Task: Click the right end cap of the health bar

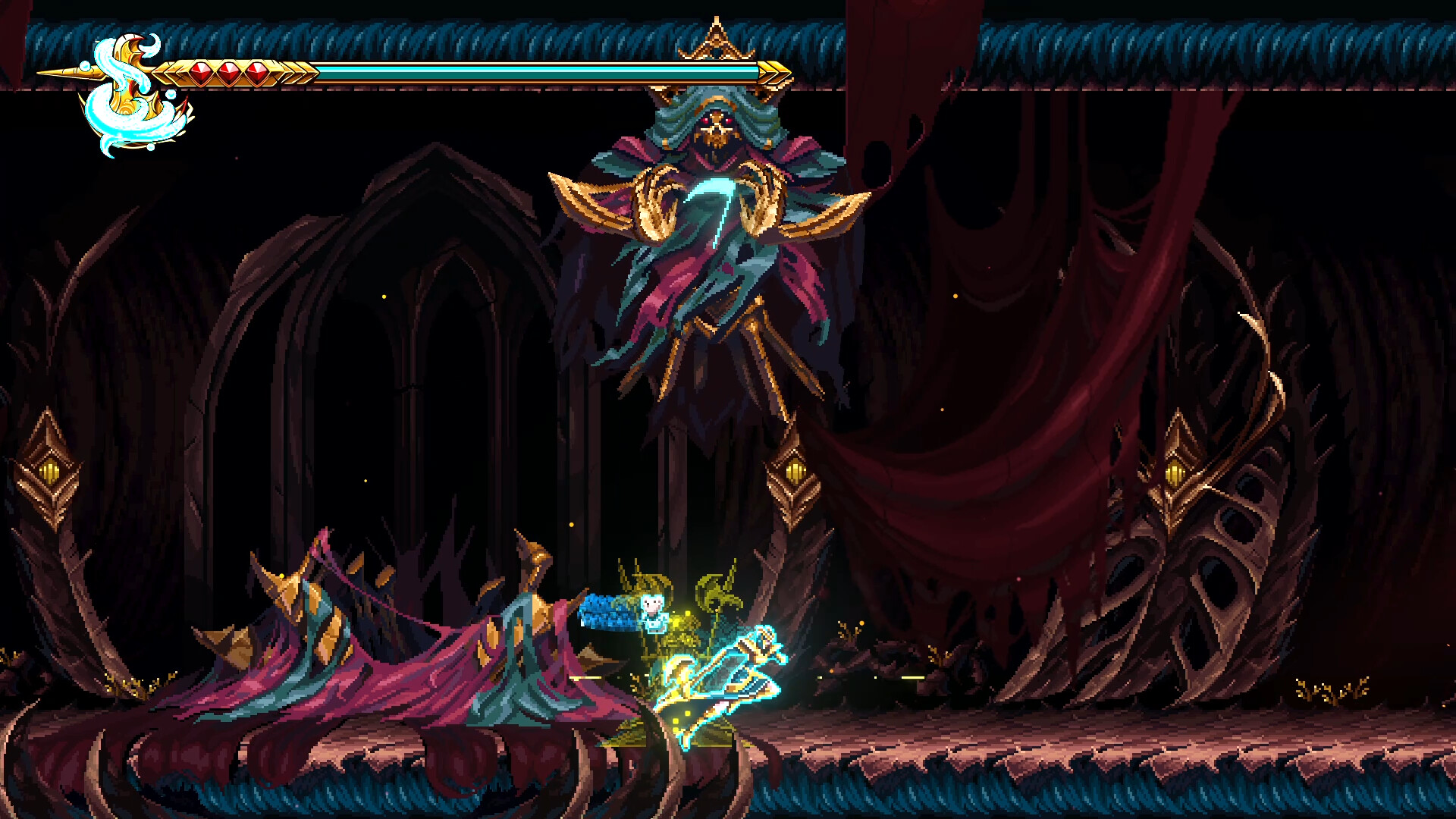Action: coord(772,72)
